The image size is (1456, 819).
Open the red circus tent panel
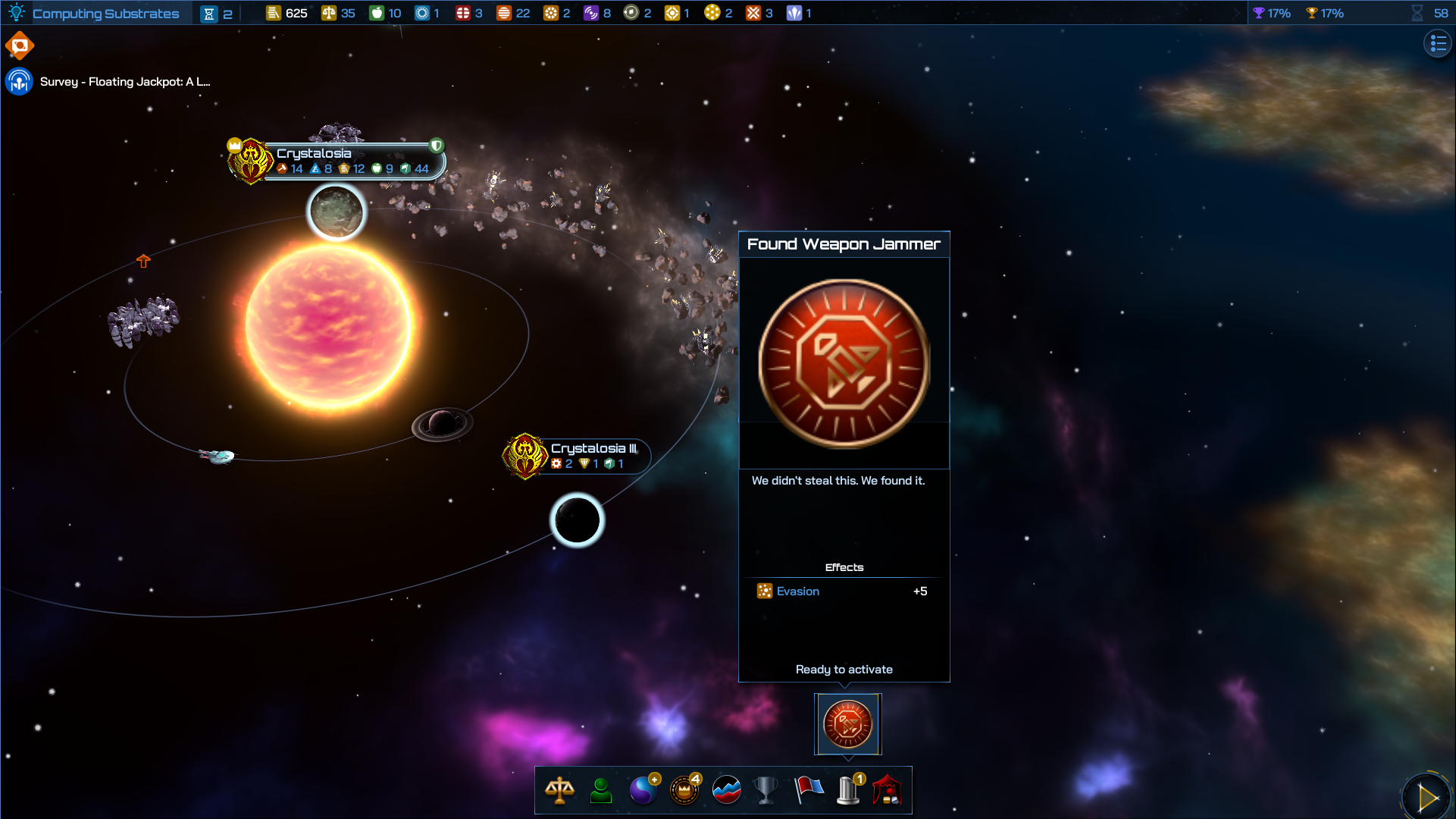[x=888, y=790]
